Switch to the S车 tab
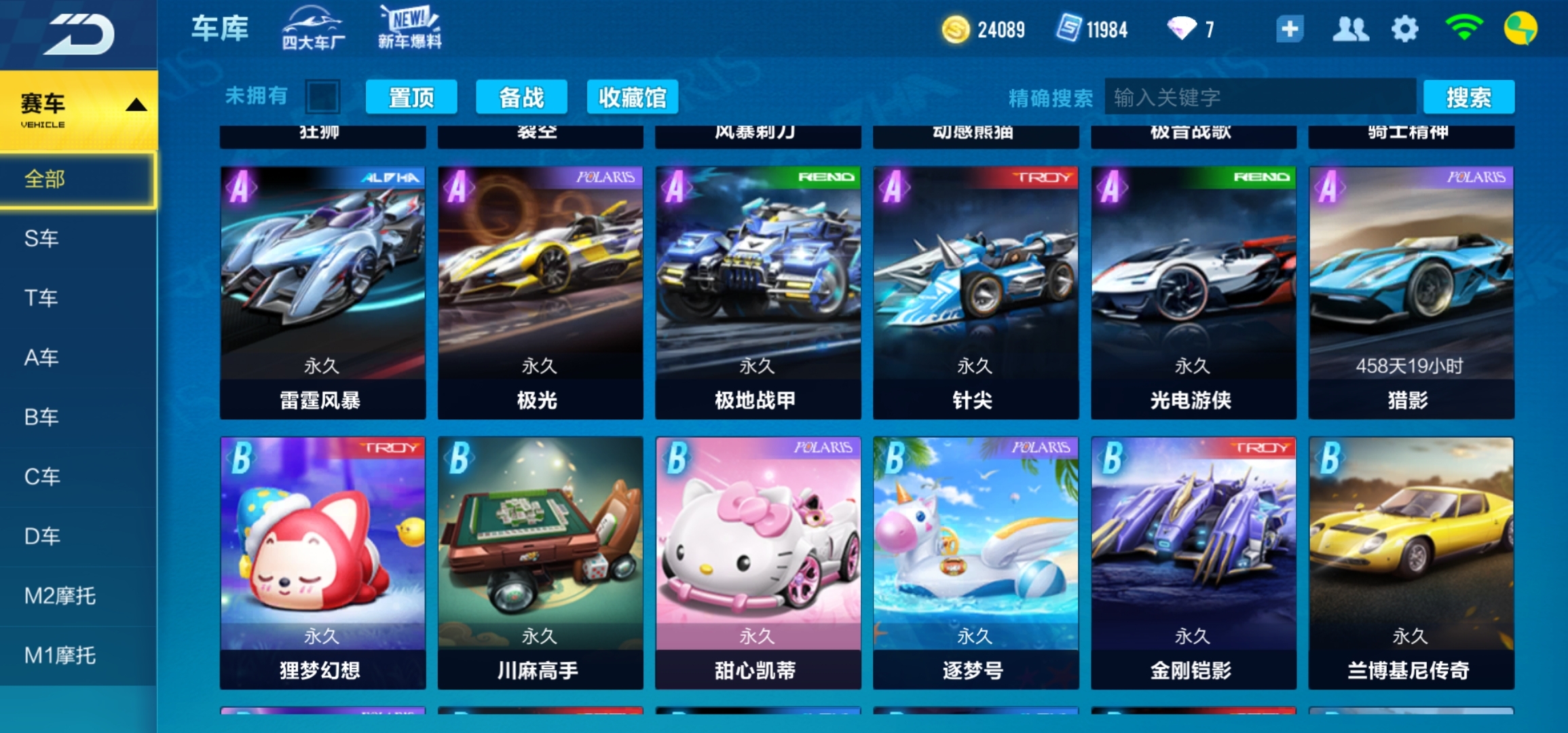 click(x=42, y=238)
